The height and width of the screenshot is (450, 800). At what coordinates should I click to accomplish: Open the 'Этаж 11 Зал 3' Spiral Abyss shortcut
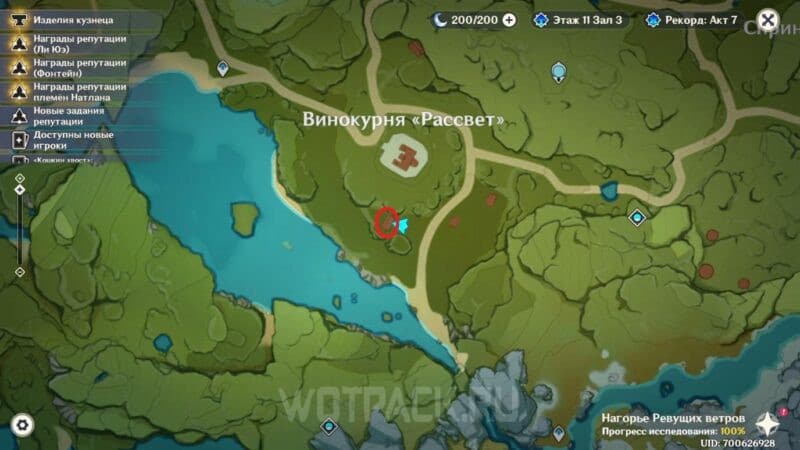(582, 20)
